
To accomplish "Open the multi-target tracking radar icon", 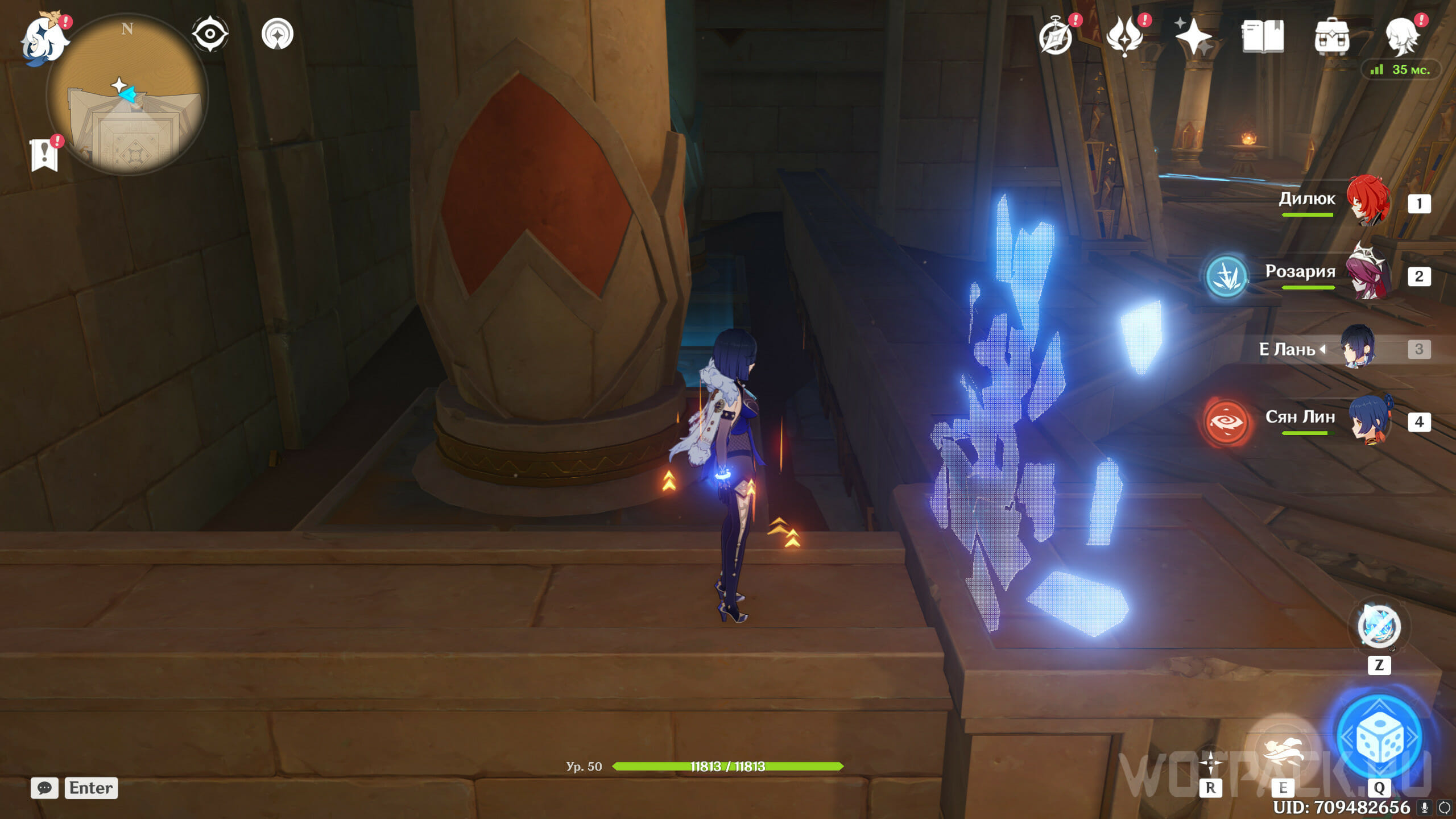I will click(x=278, y=34).
